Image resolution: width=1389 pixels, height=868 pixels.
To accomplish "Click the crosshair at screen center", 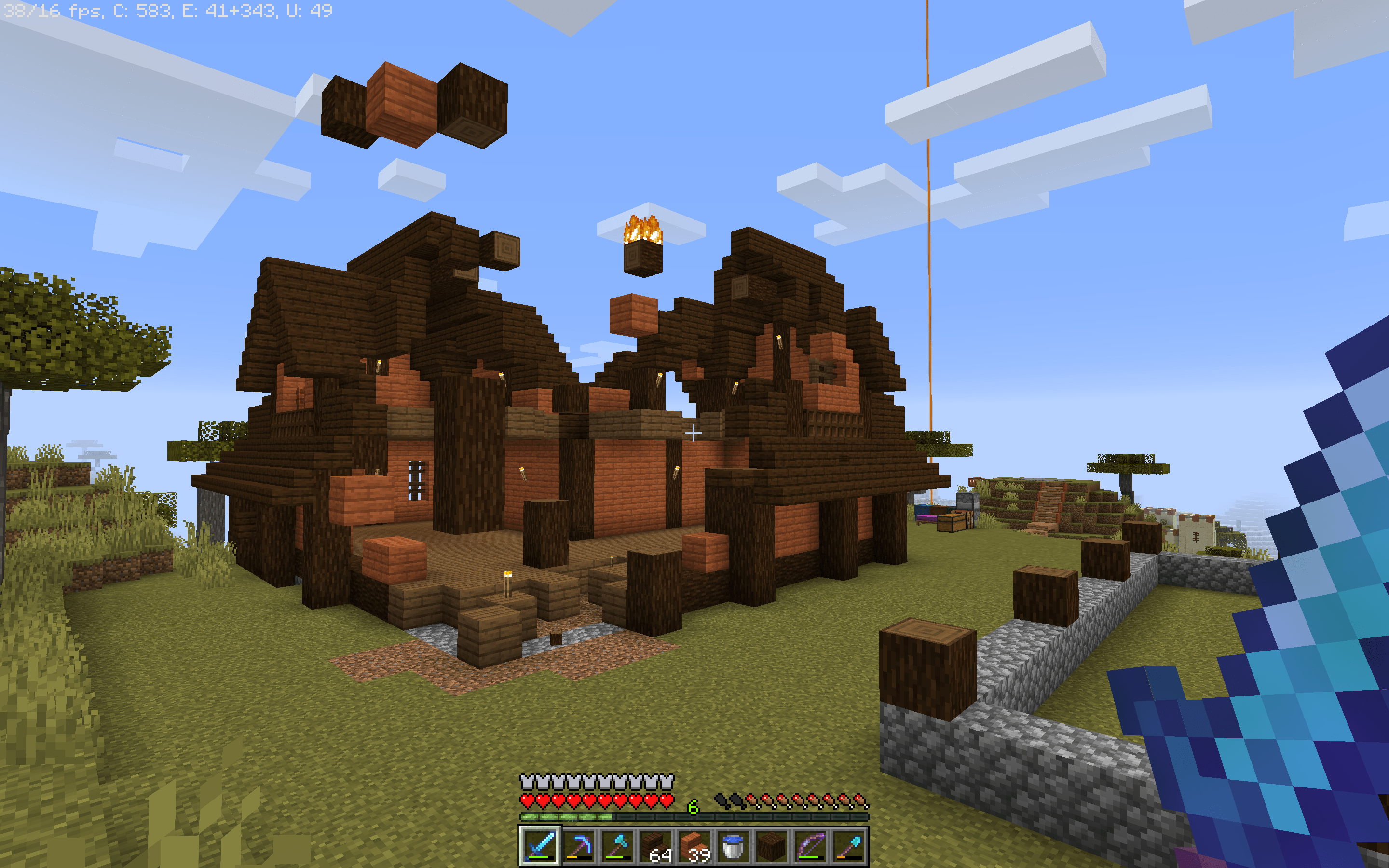I will (694, 434).
